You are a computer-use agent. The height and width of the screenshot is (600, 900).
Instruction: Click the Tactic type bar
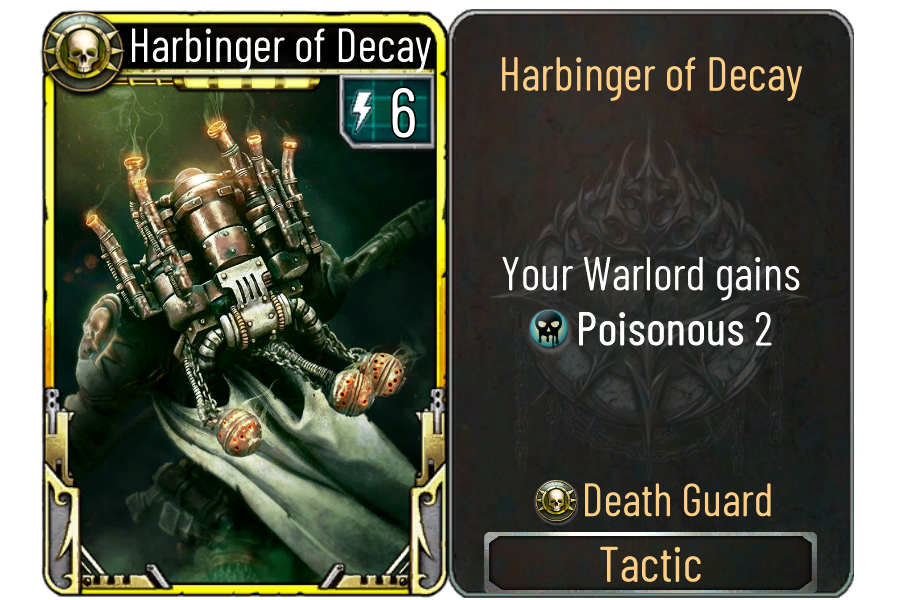(650, 565)
